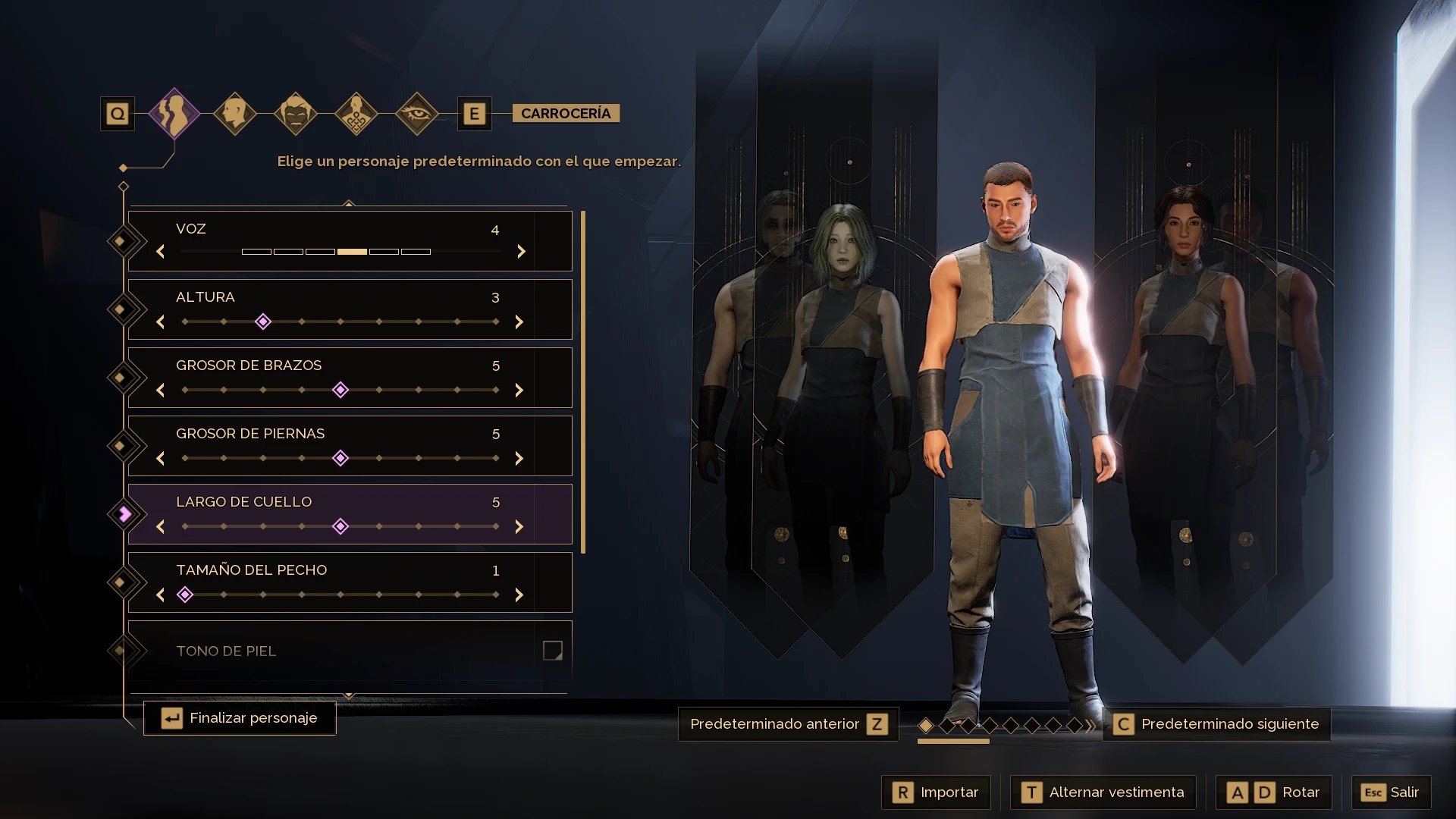Open the head profile tab

[235, 114]
